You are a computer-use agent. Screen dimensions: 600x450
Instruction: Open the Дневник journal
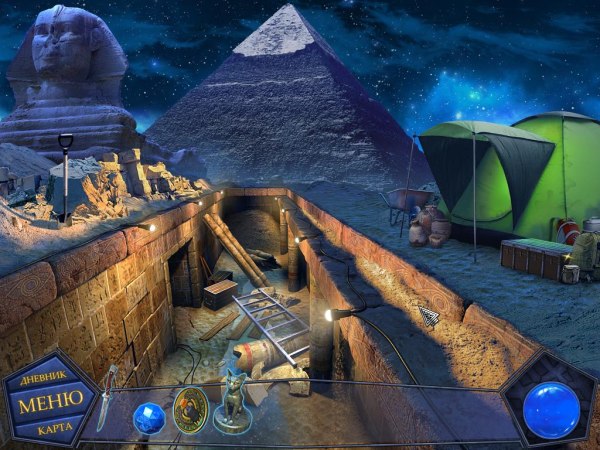(47, 379)
